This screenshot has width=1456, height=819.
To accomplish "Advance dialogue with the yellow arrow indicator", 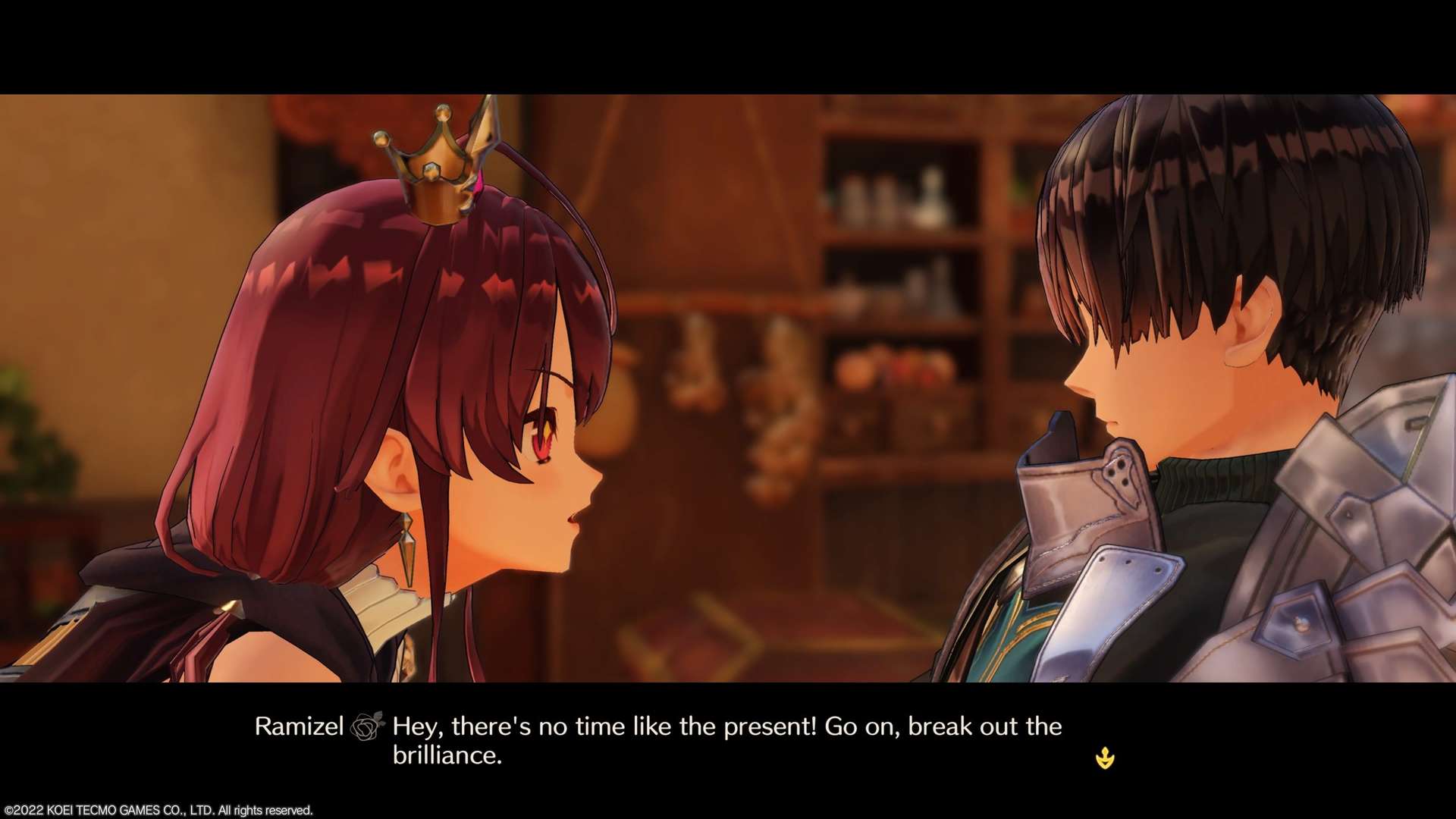I will (x=1105, y=758).
